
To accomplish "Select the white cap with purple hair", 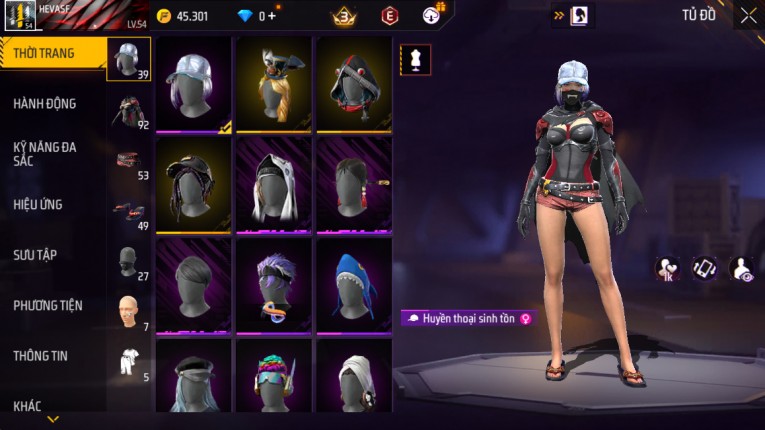I will coord(193,84).
